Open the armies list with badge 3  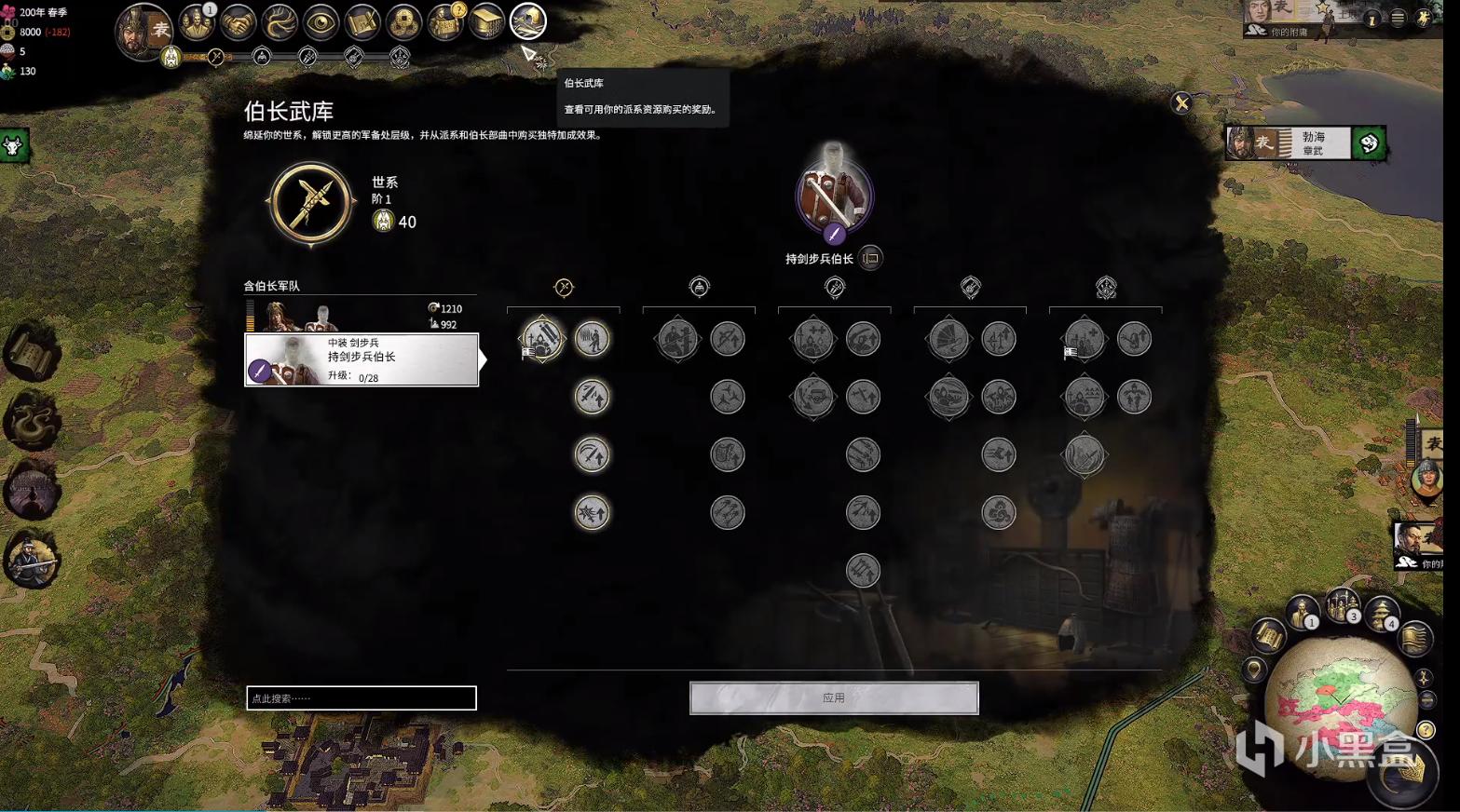pos(1343,607)
